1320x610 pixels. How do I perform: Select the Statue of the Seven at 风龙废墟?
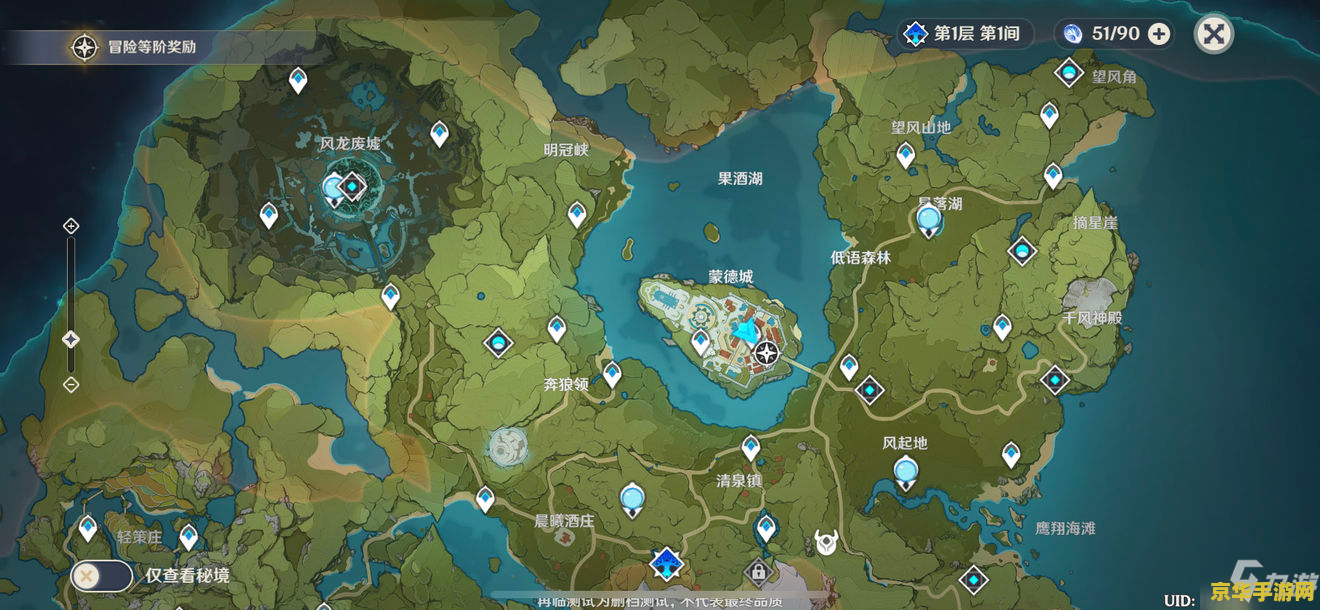335,187
